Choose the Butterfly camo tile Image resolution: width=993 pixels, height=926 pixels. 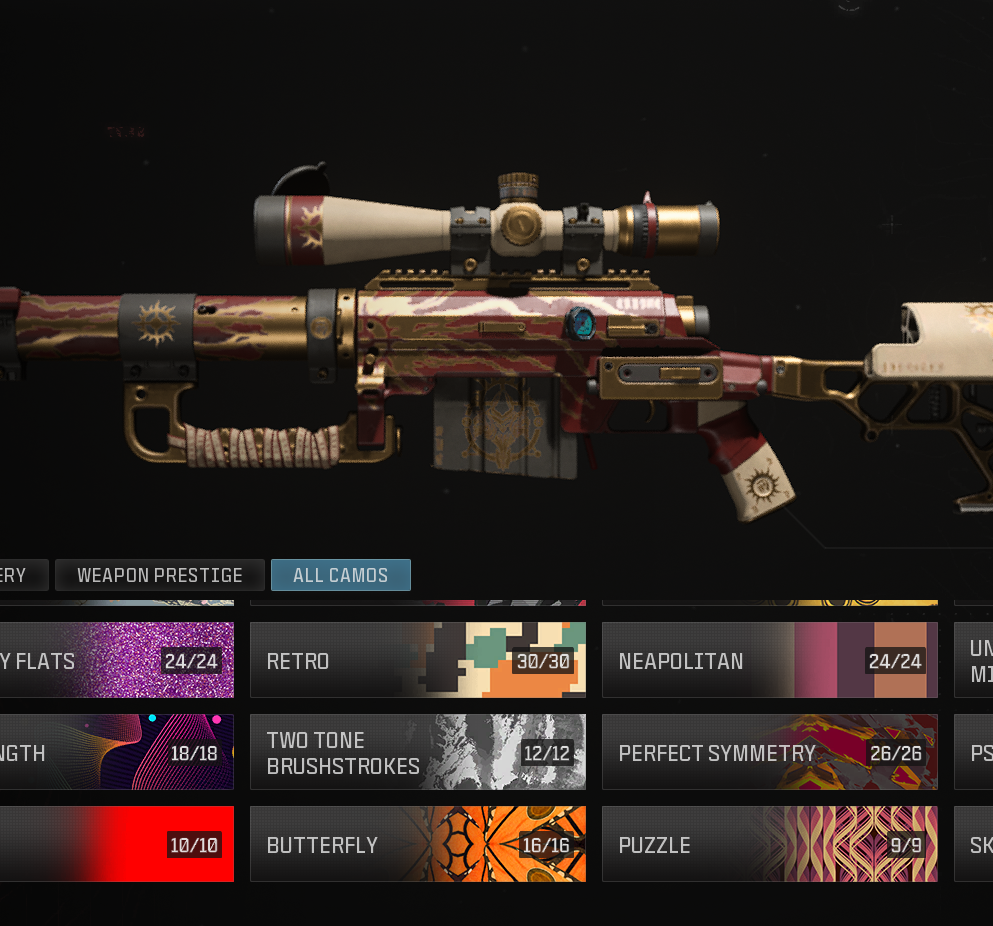pyautogui.click(x=417, y=844)
